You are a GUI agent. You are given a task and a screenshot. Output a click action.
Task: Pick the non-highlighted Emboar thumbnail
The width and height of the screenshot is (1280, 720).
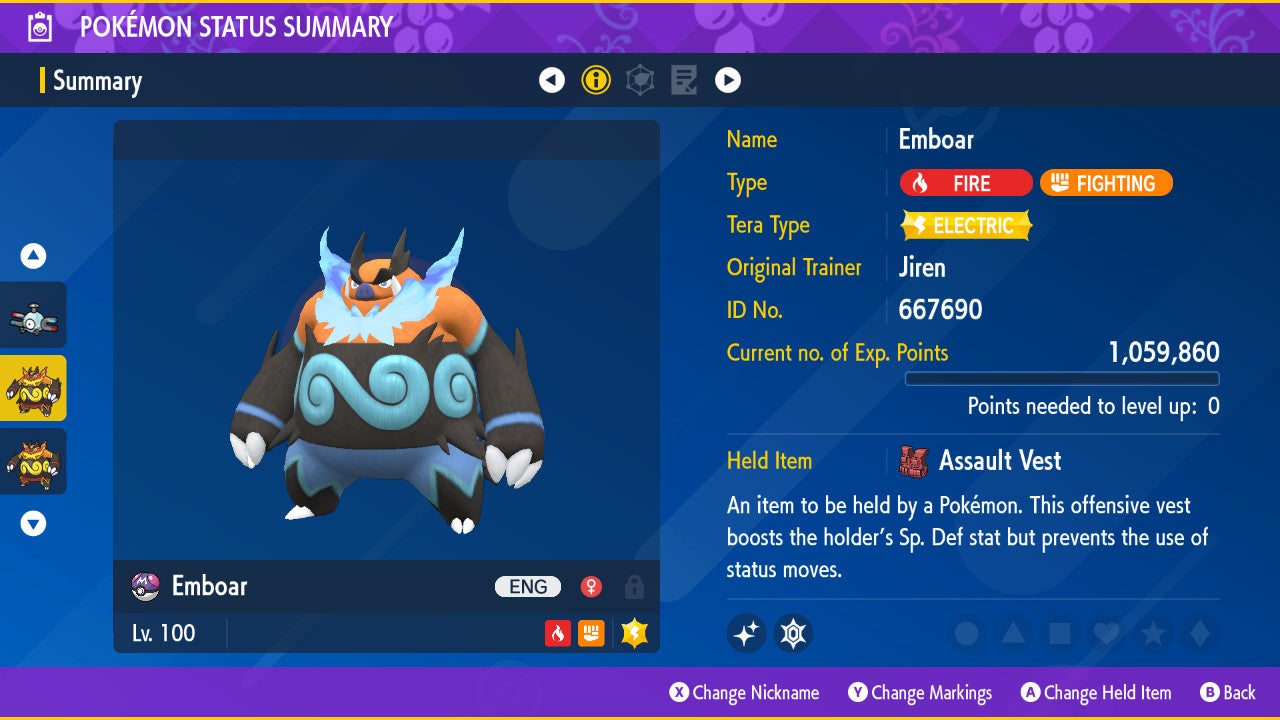coord(34,461)
